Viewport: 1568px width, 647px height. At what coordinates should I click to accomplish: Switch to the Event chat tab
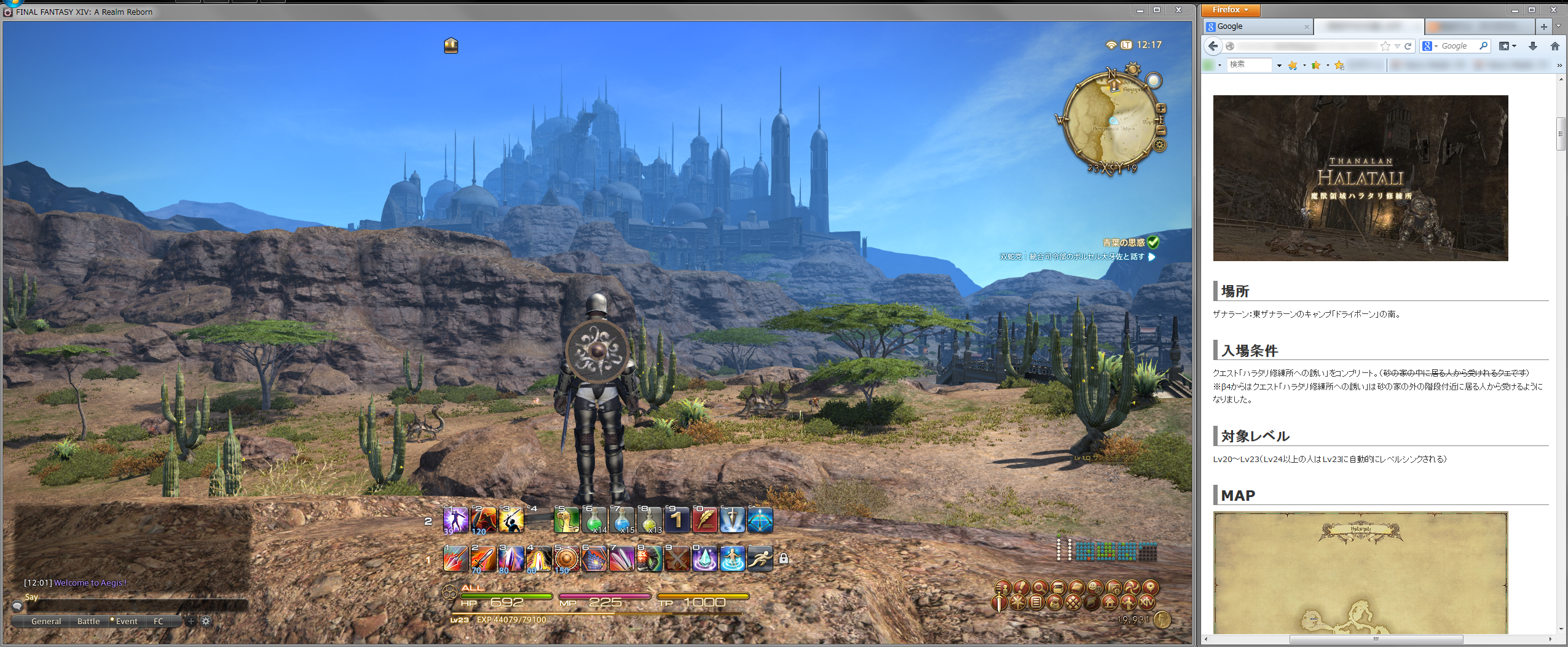[x=127, y=621]
